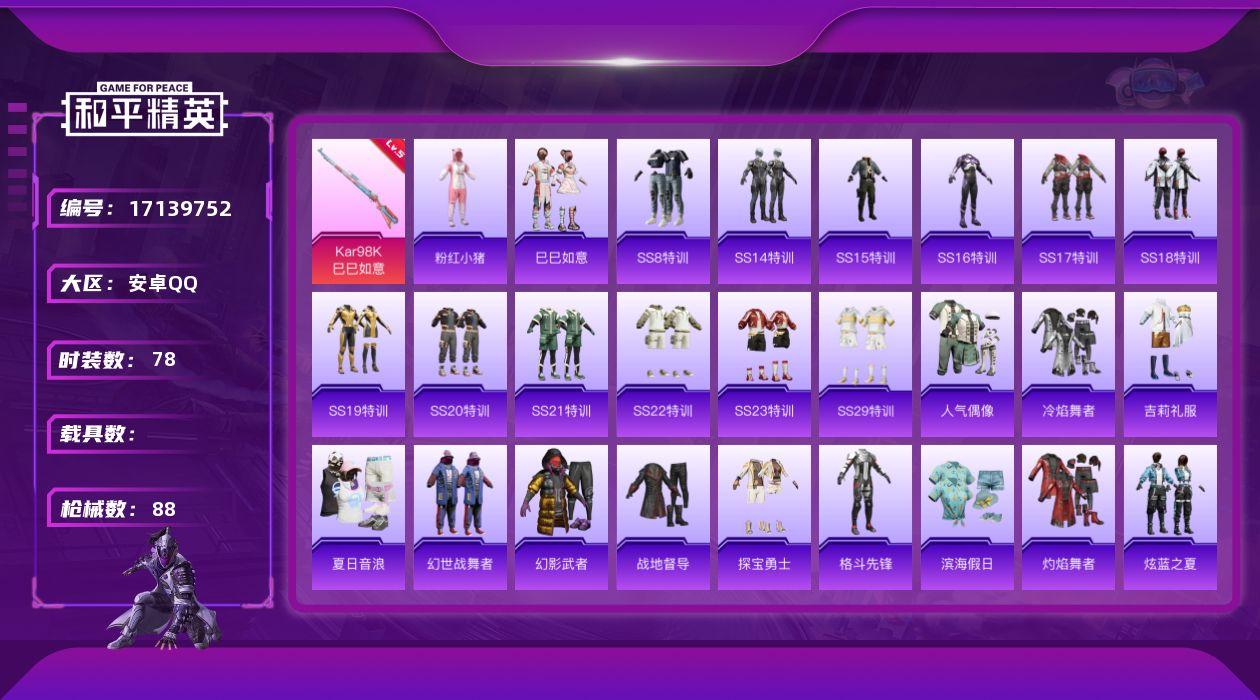Choose the 粉红小猪 outfit card

pyautogui.click(x=460, y=211)
